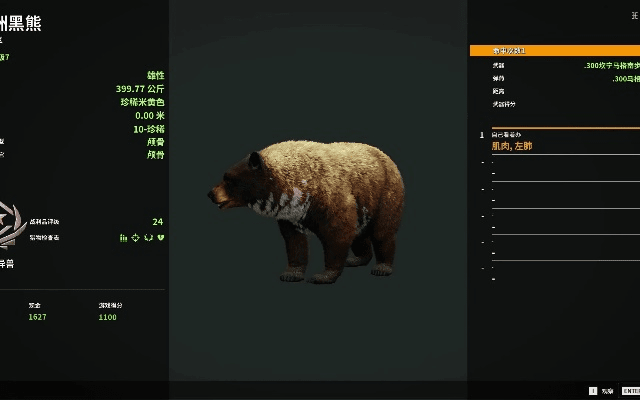The height and width of the screenshot is (400, 640).
Task: Select the orange highlighted shot header row
Action: point(554,50)
